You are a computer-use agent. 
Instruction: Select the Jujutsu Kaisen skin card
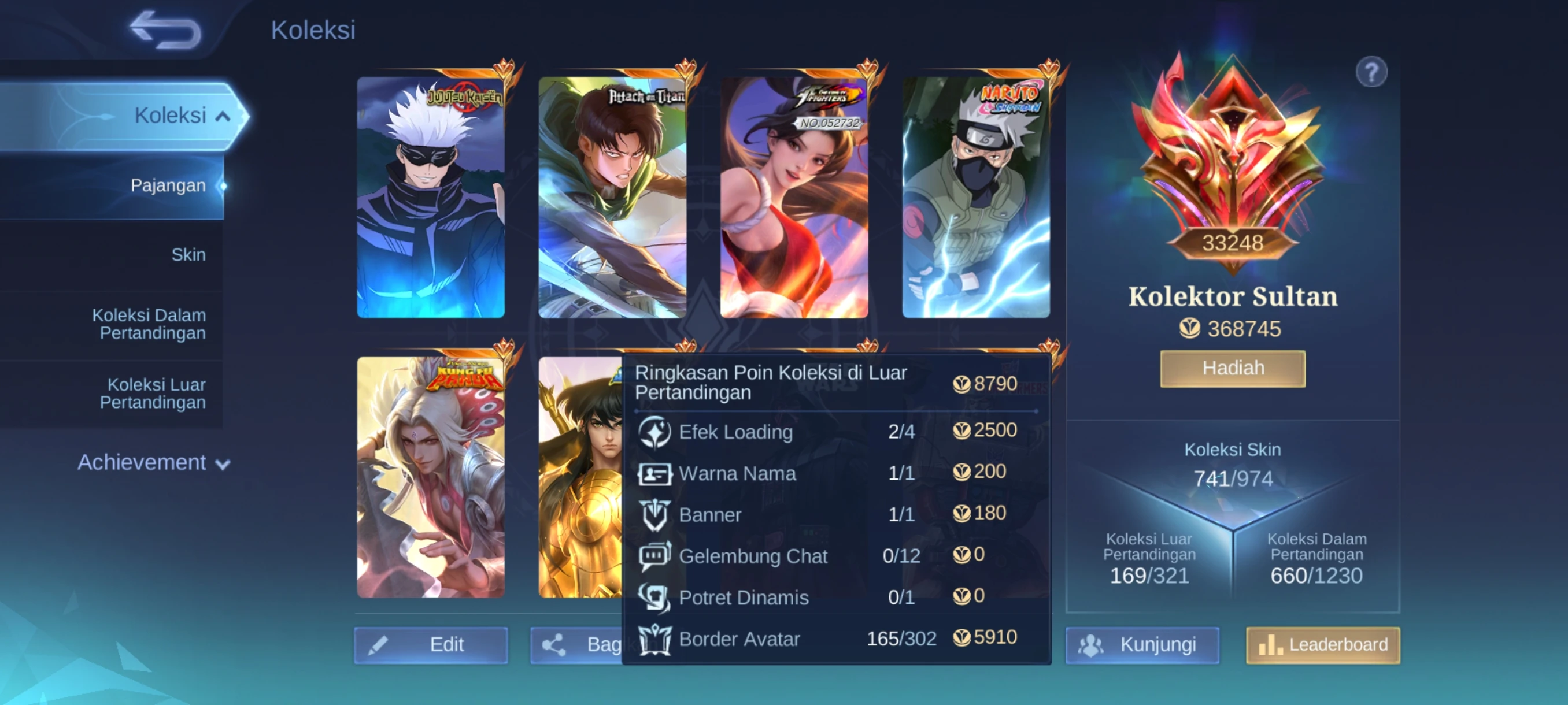point(430,197)
